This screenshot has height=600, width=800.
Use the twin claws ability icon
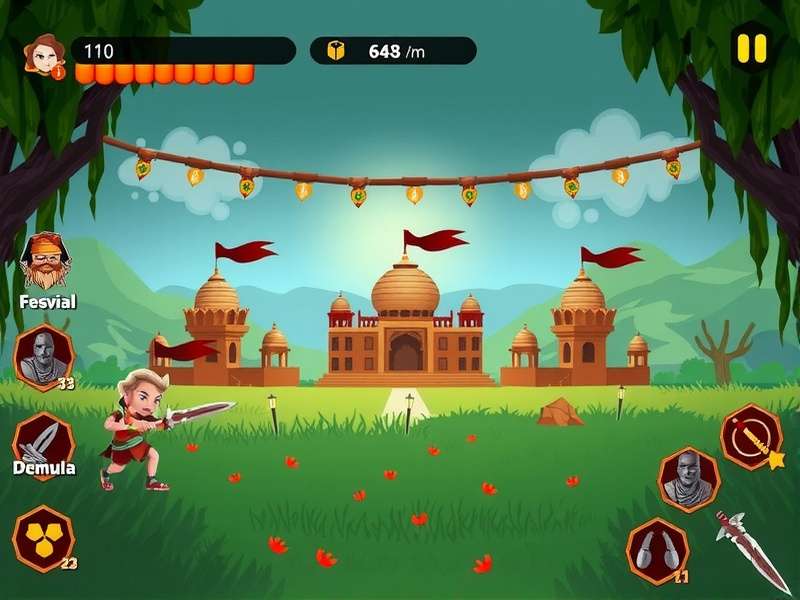[657, 551]
